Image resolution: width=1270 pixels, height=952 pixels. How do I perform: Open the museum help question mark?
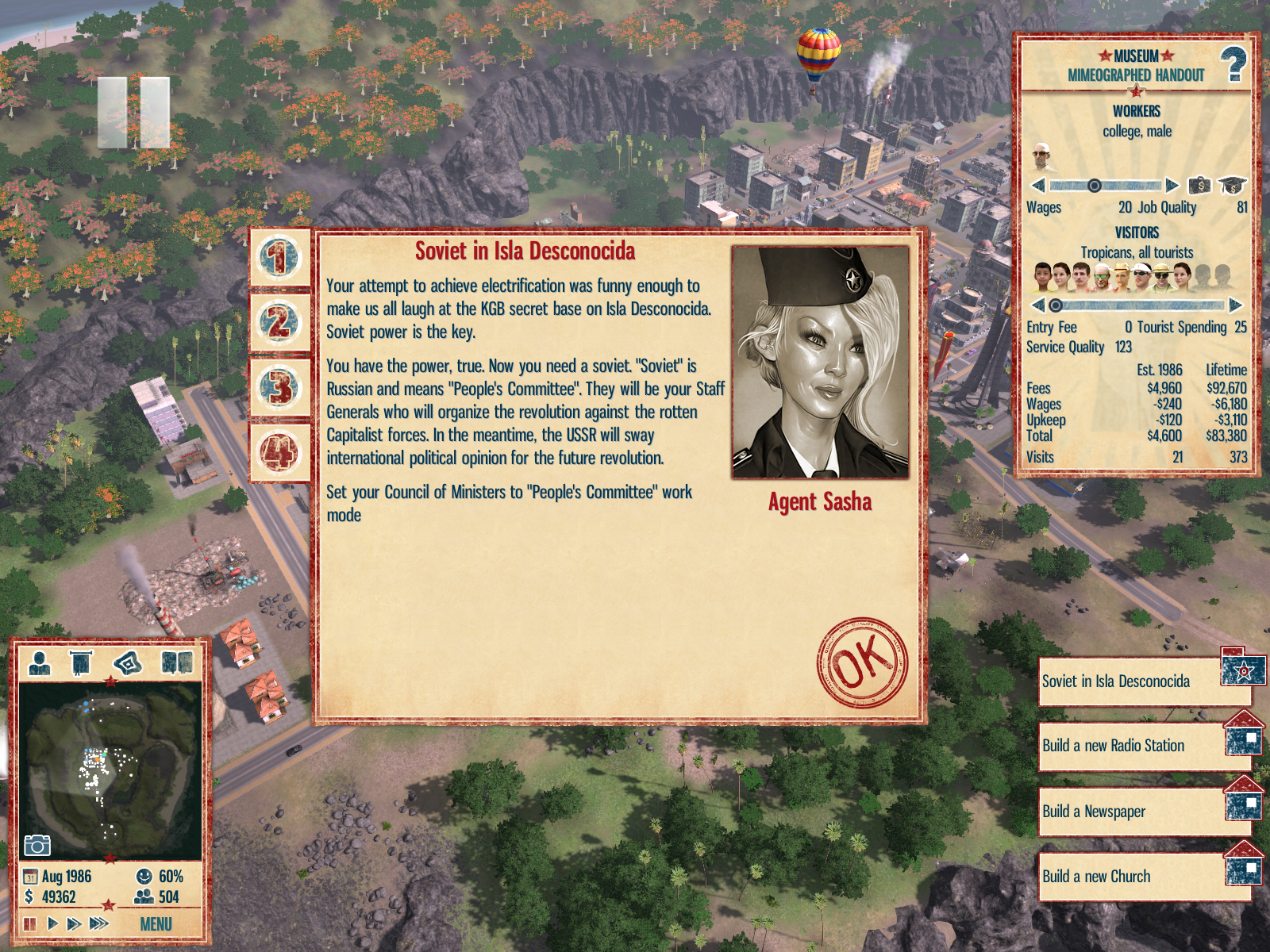click(1233, 65)
